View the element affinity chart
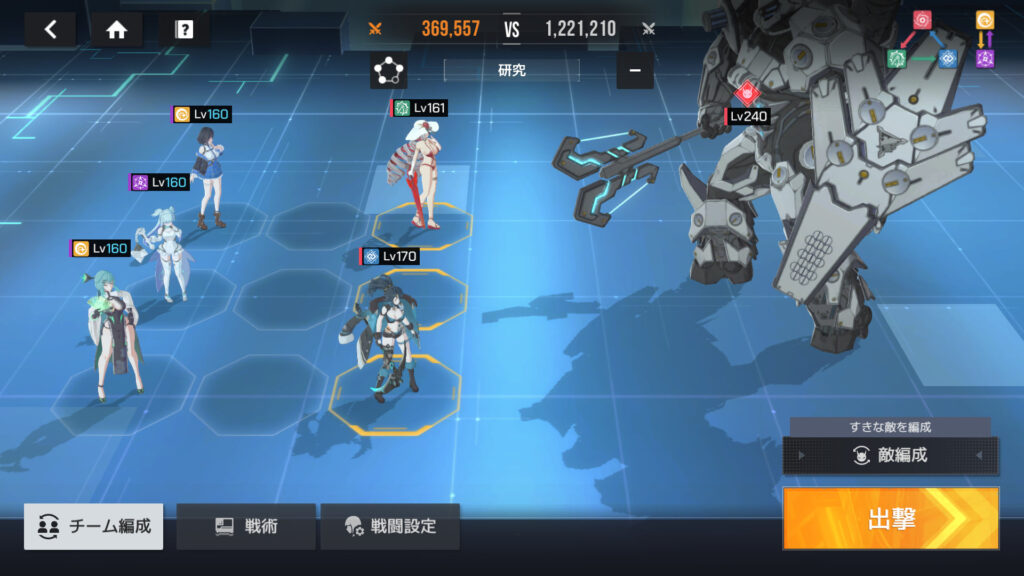This screenshot has width=1024, height=576. click(940, 40)
